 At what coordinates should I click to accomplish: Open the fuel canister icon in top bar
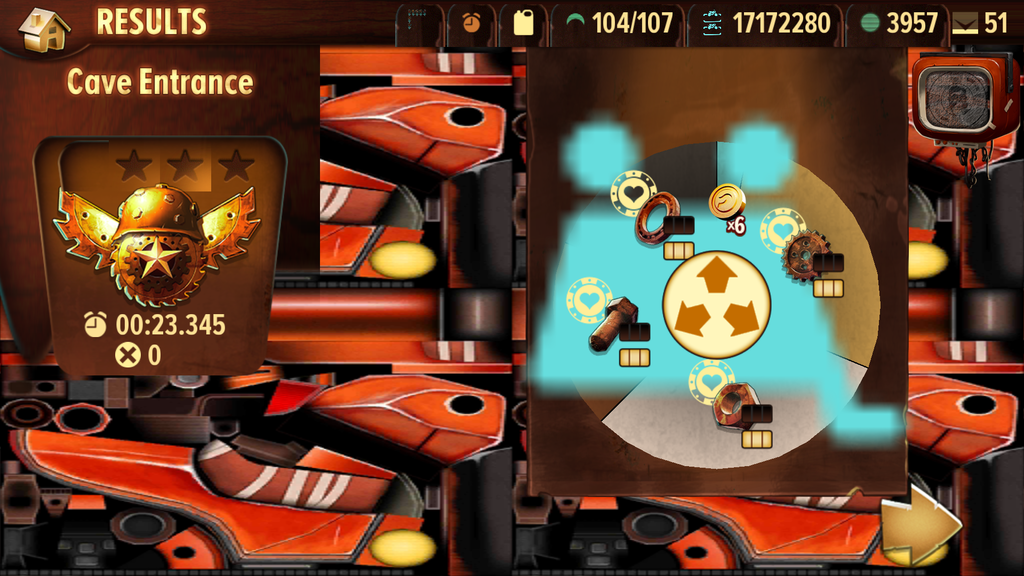pyautogui.click(x=523, y=23)
